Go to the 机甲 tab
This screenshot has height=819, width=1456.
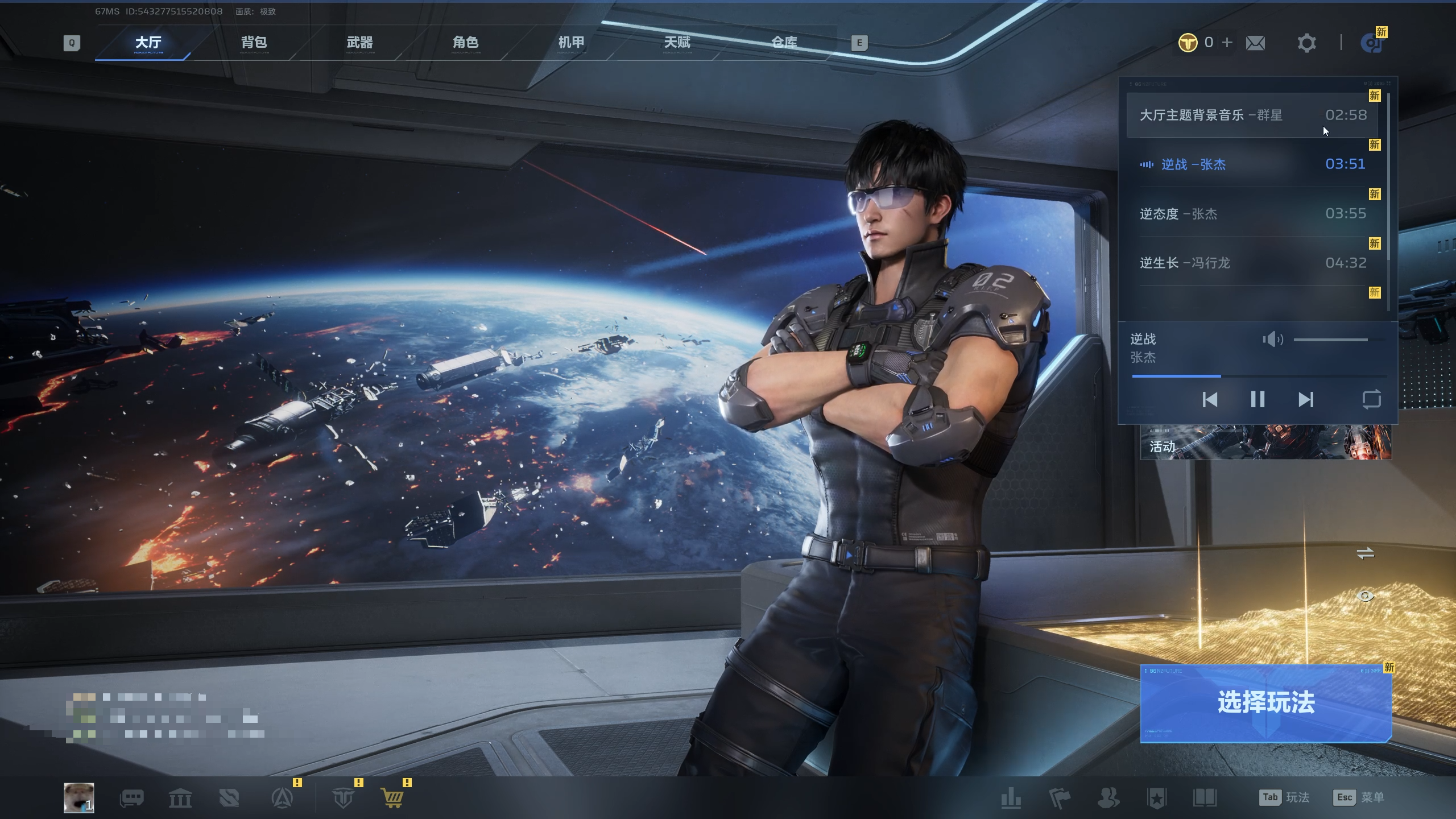coord(571,43)
